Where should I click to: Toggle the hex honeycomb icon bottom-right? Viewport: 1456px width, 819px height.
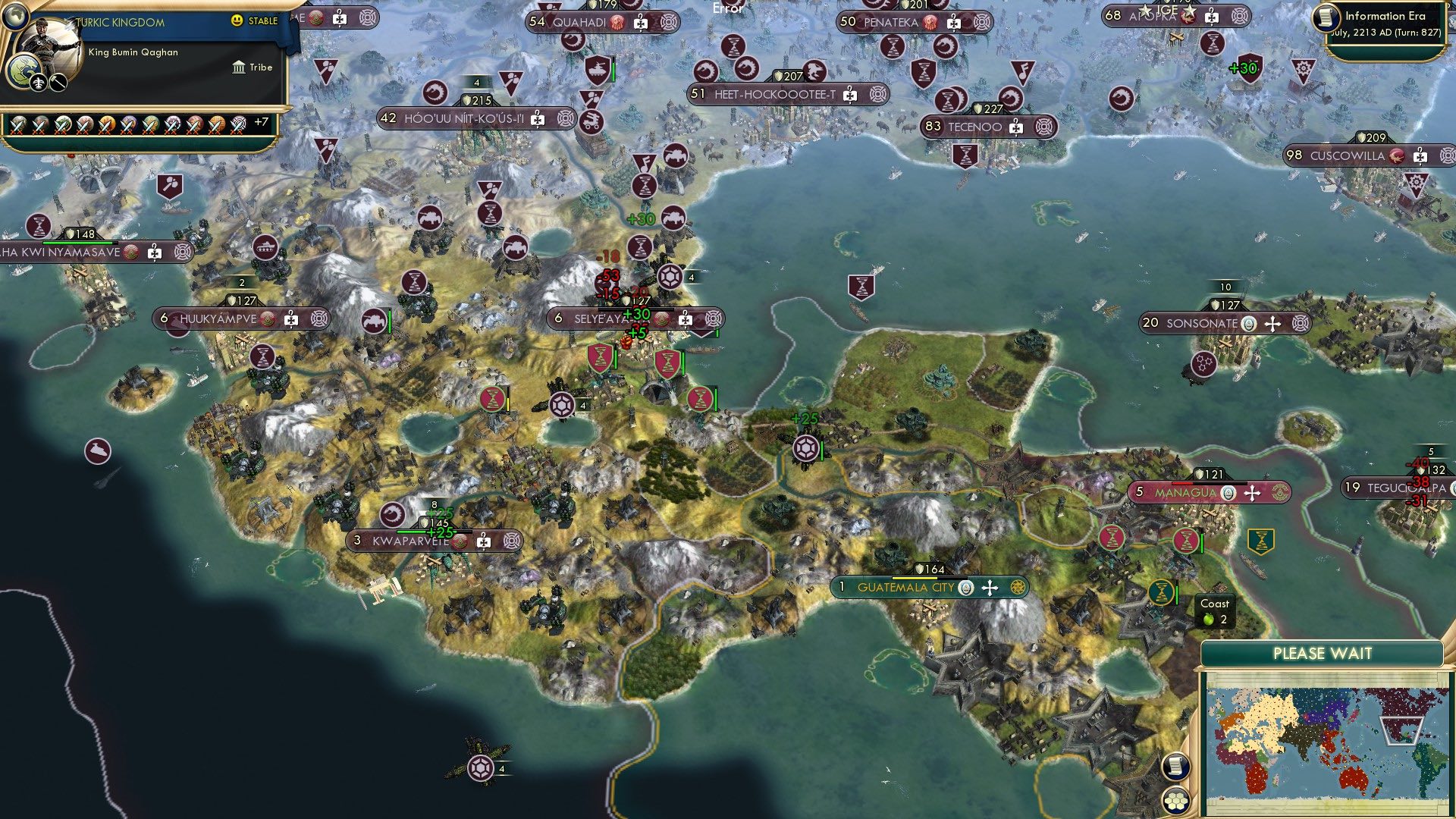point(1177,802)
